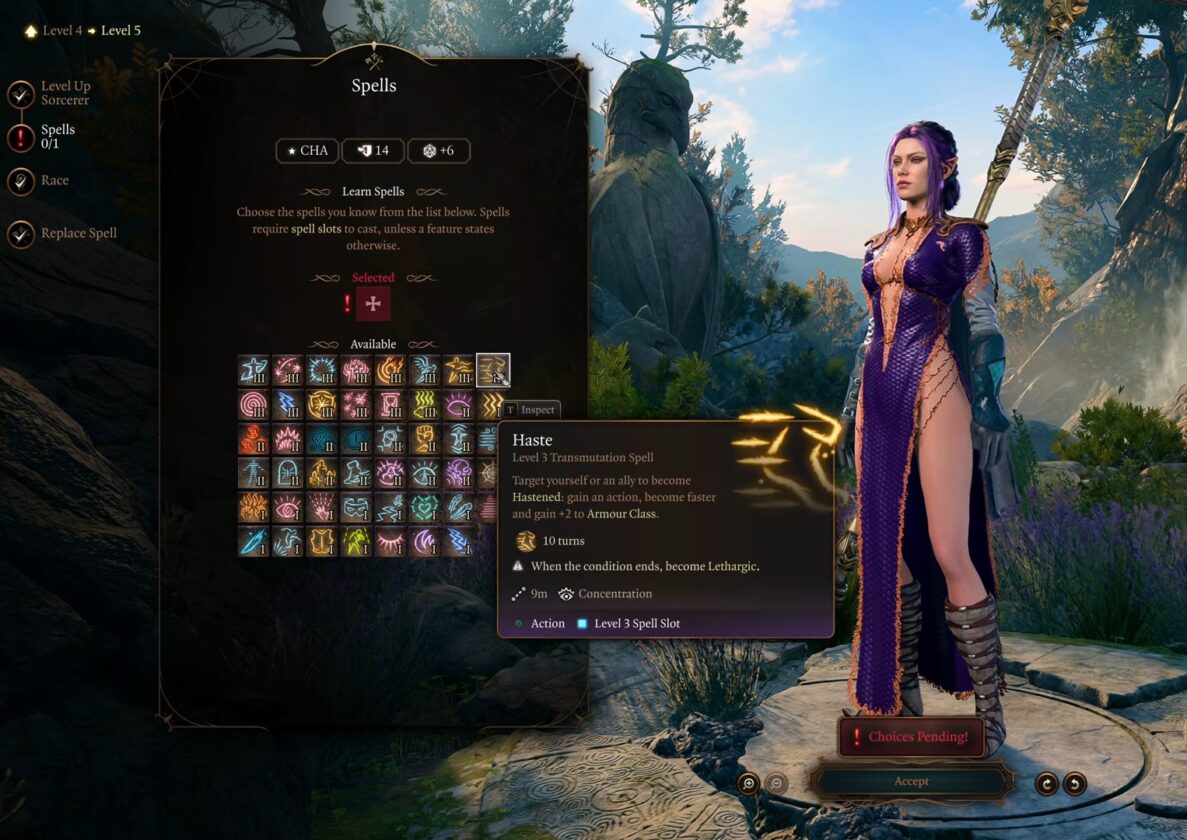1187x840 pixels.
Task: Select the pink spiral Hypnotic Pattern spell
Action: (254, 404)
